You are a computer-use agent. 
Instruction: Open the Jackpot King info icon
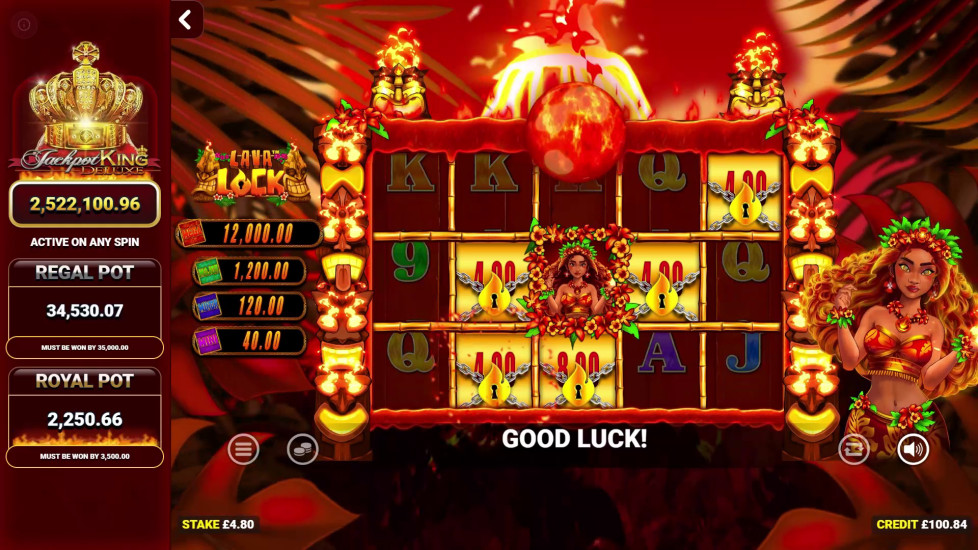[x=25, y=25]
